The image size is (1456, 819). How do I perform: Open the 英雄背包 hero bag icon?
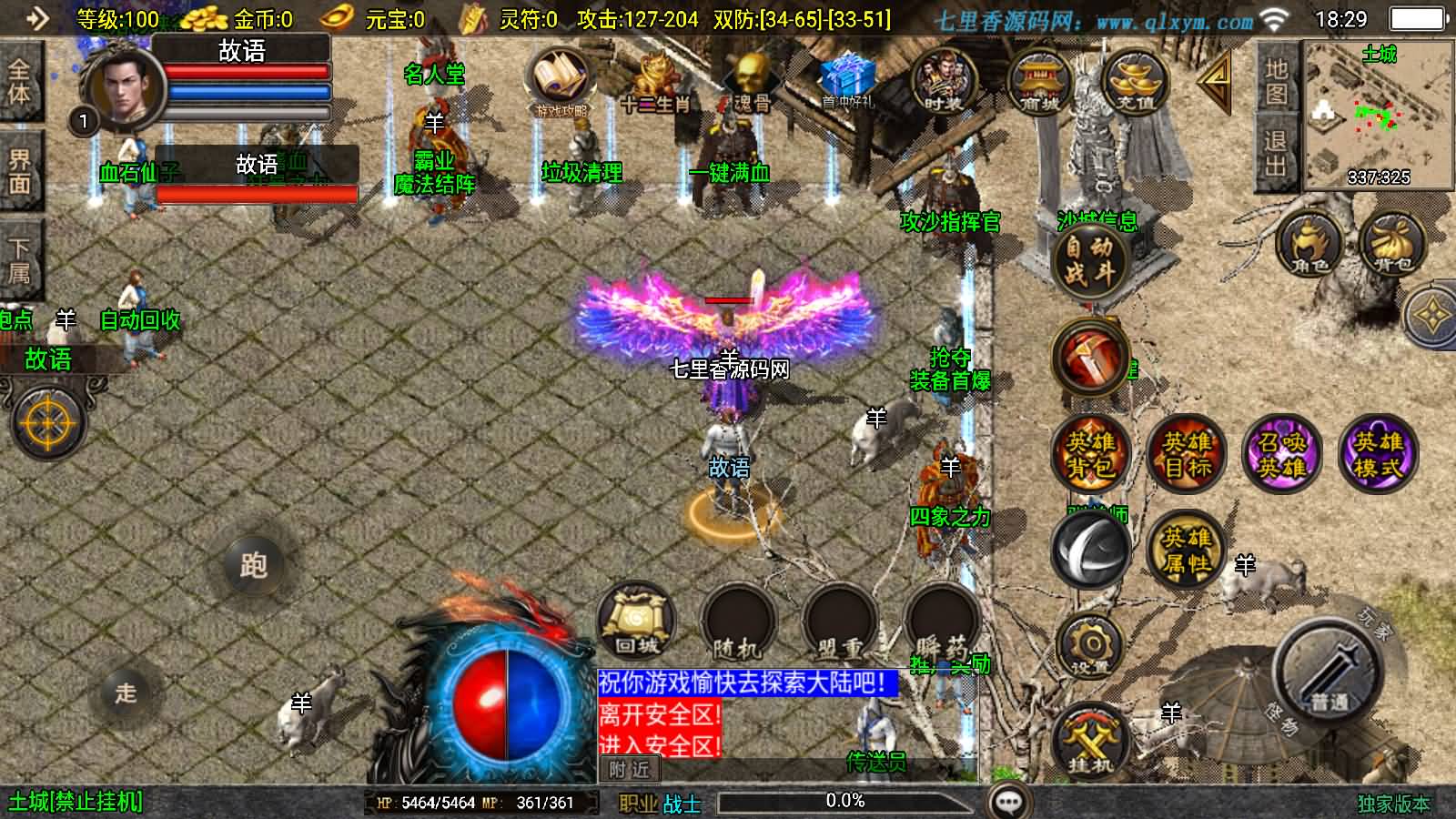coord(1089,455)
